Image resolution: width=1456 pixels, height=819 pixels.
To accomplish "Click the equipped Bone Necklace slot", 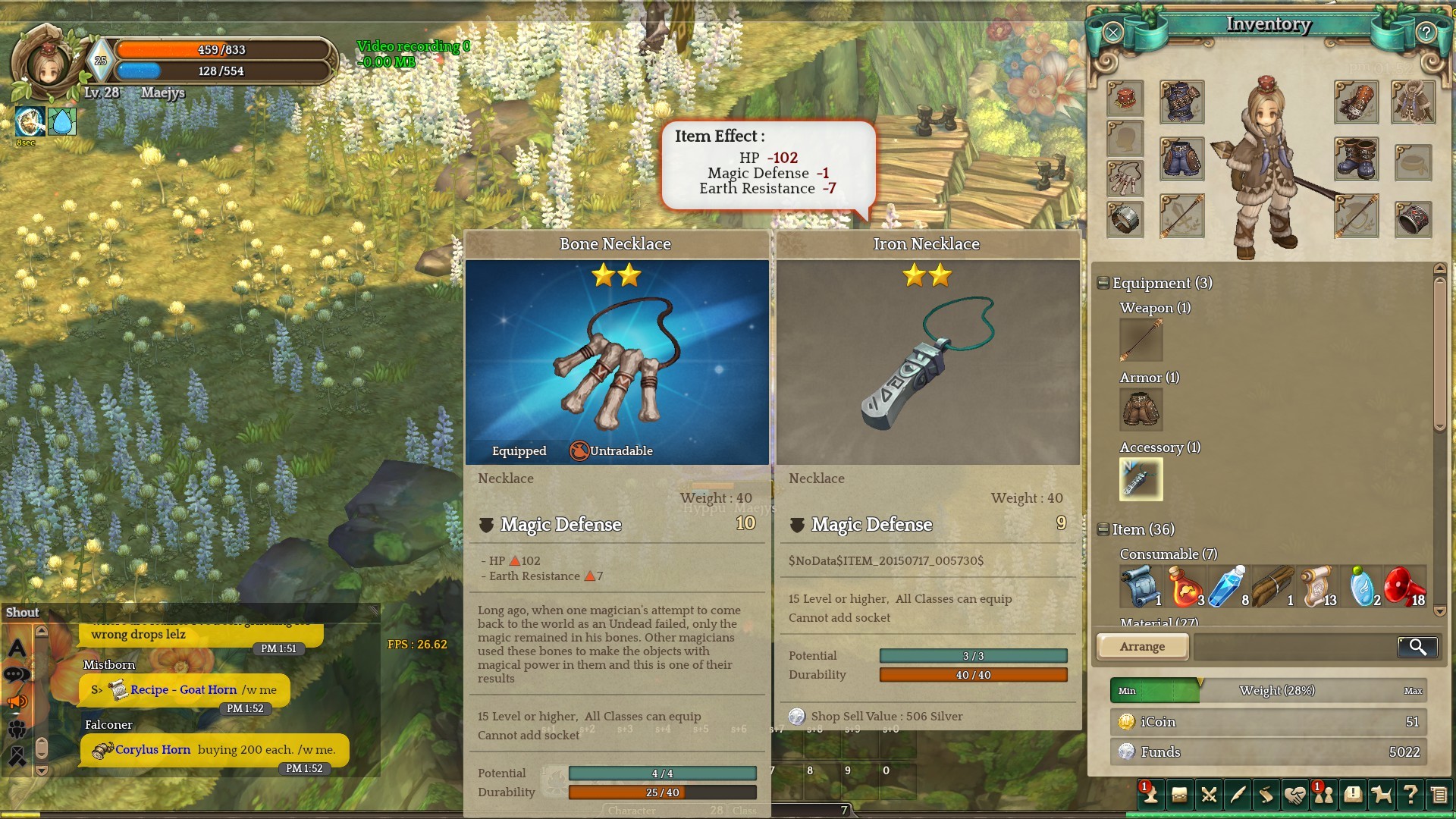I will pyautogui.click(x=1125, y=179).
